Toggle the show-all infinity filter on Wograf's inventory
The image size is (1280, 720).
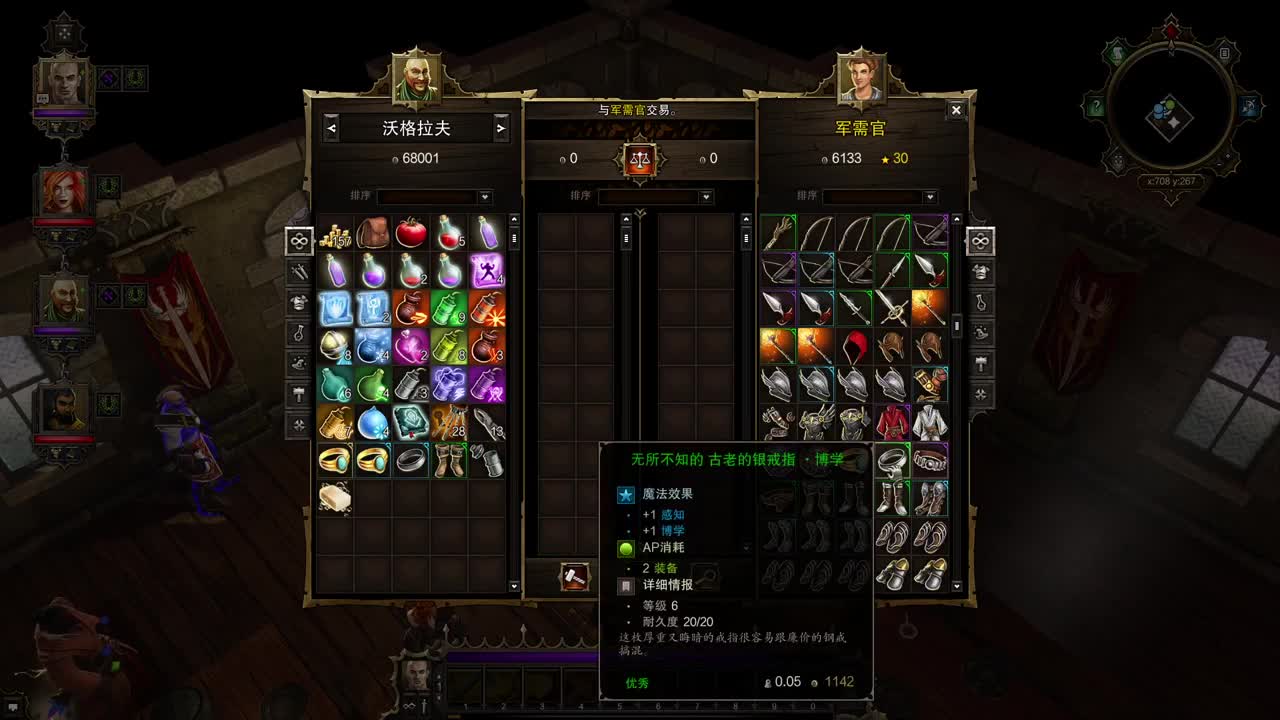point(296,241)
